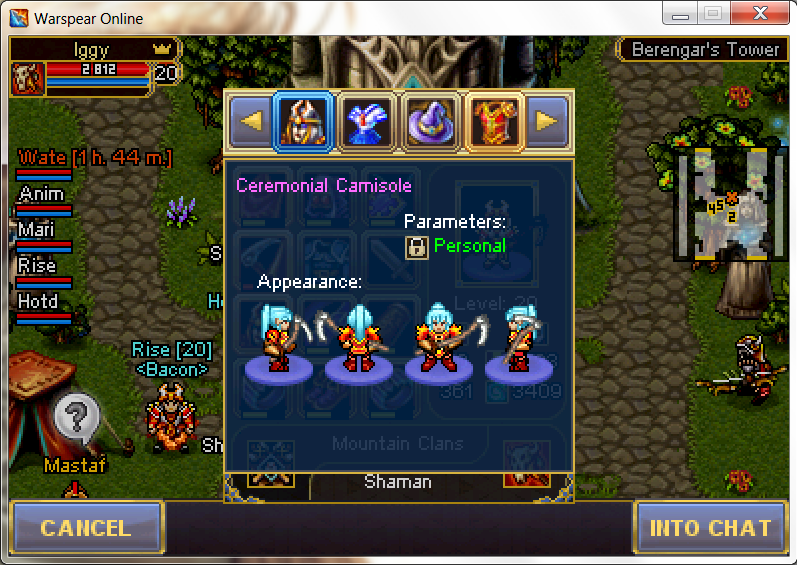Pick the purple wizard hat icon
This screenshot has width=797, height=565.
click(431, 121)
